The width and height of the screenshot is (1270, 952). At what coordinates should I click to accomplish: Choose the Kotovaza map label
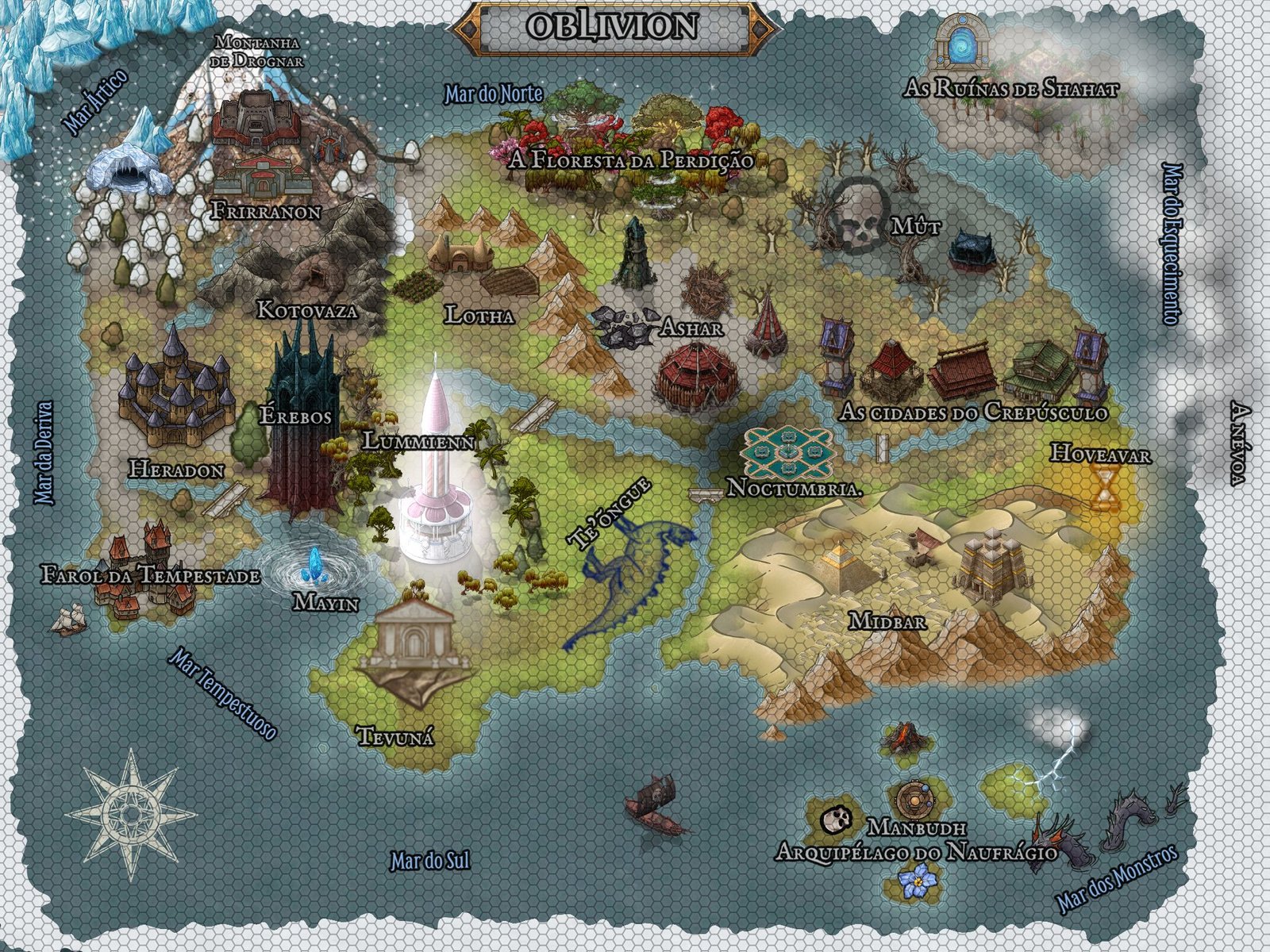(x=307, y=309)
